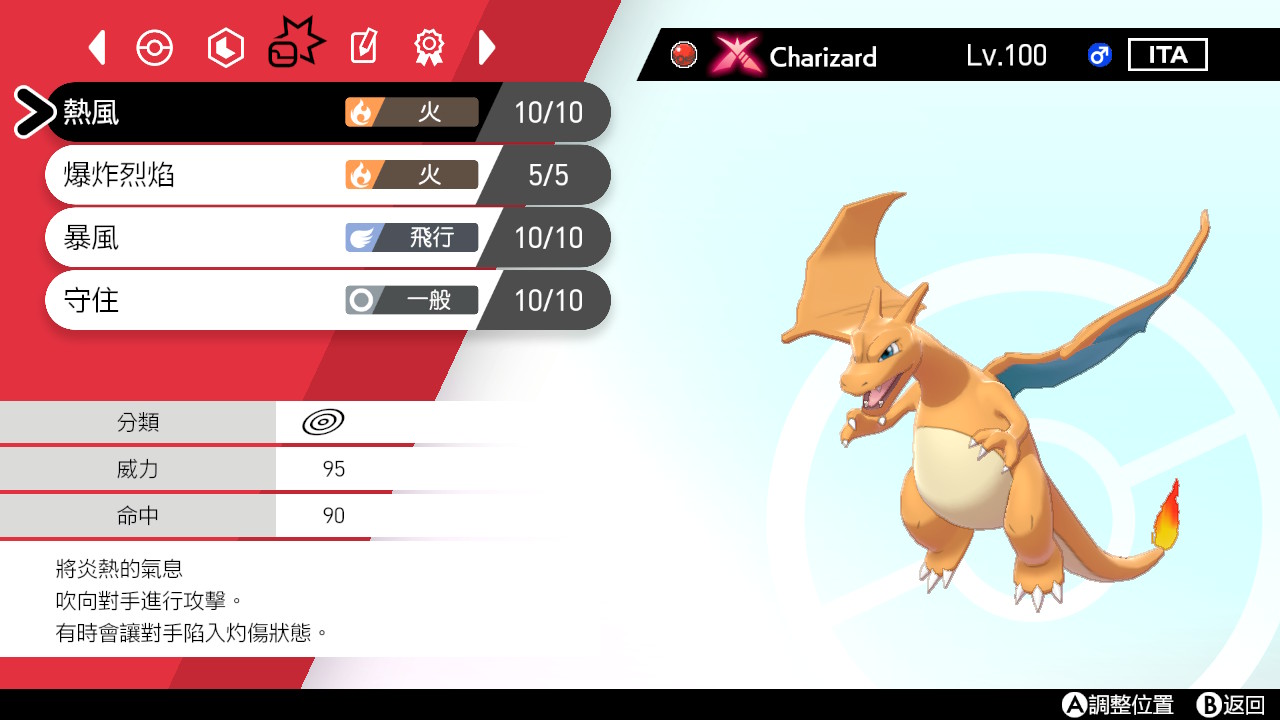
Task: Choose the 爆炸烈焰 move
Action: click(300, 175)
